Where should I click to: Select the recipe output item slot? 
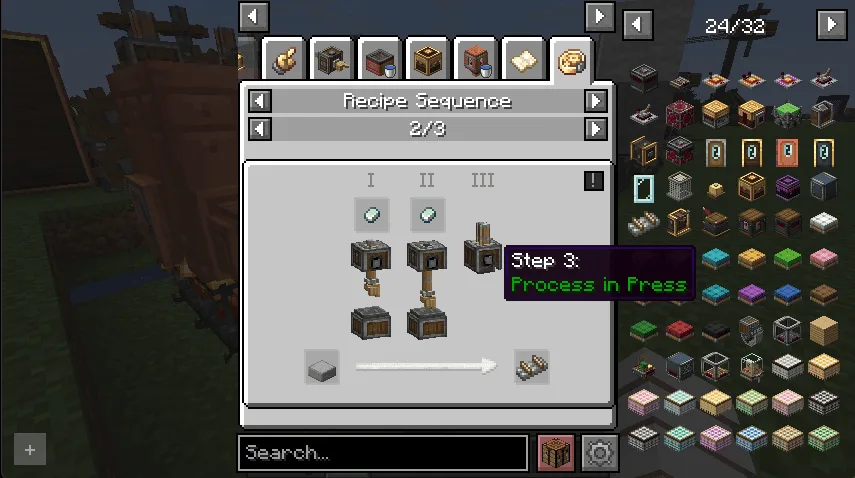tap(532, 367)
